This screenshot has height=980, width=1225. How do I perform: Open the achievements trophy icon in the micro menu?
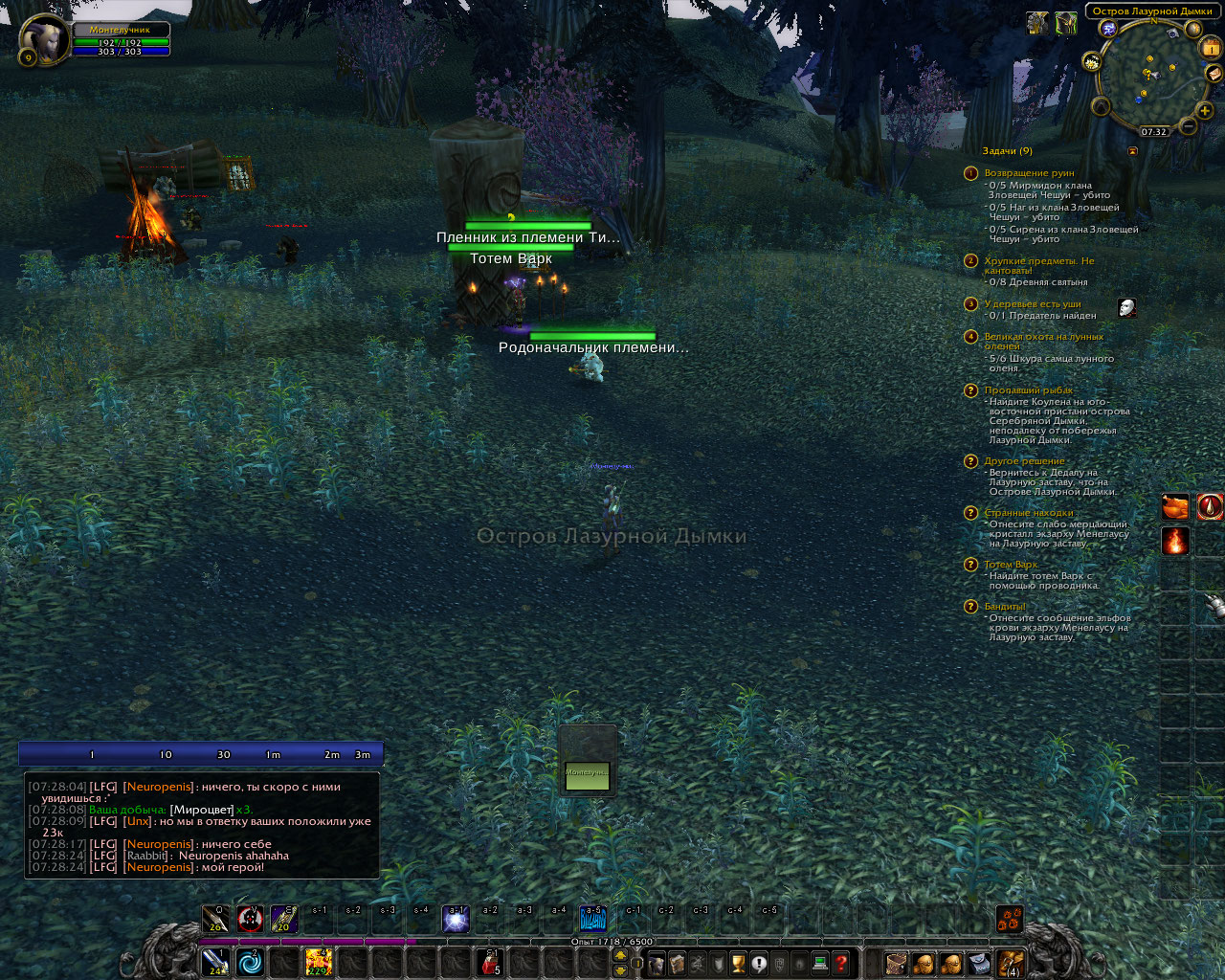click(737, 964)
